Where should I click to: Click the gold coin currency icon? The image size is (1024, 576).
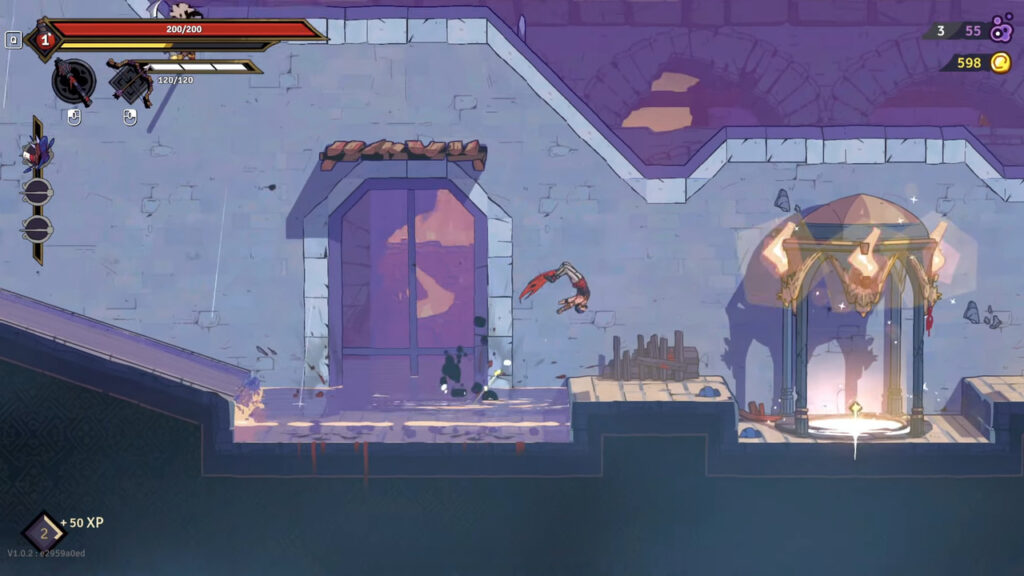coord(1000,63)
